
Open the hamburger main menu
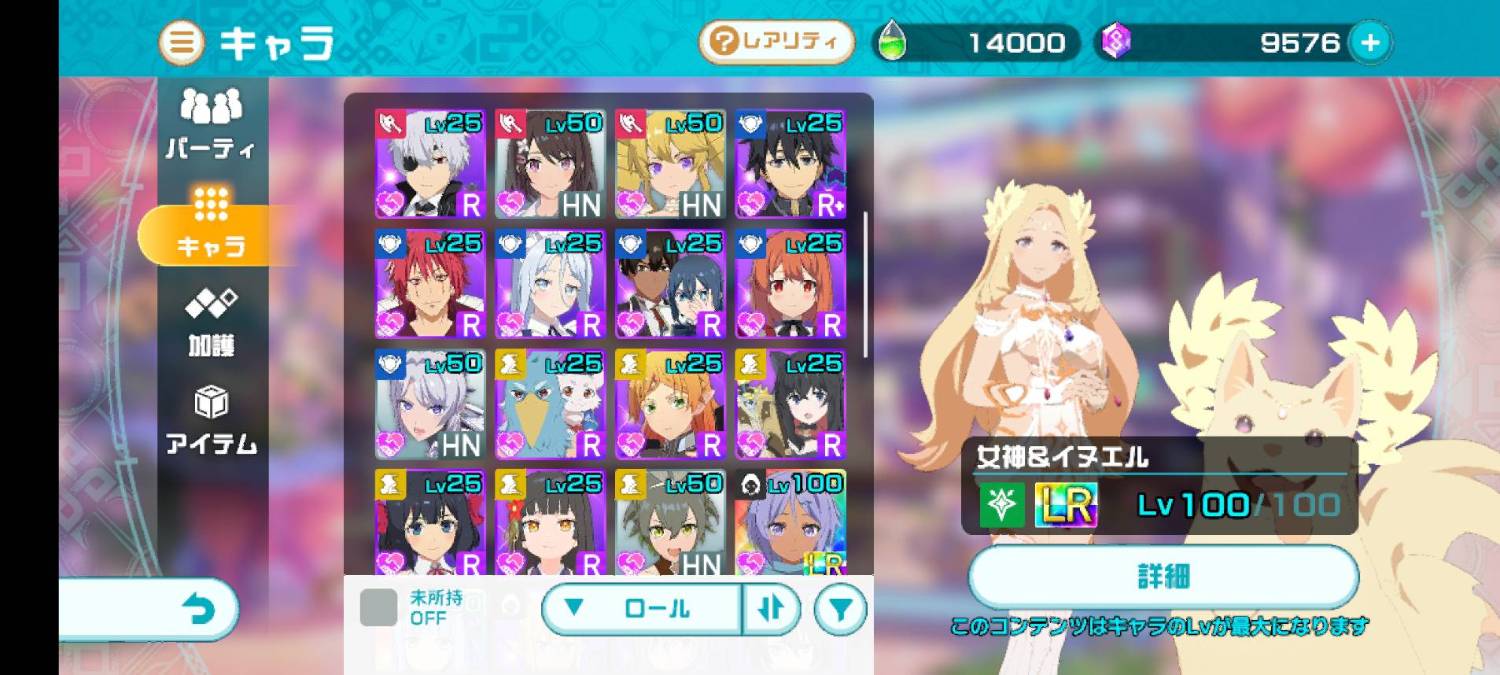[x=182, y=43]
